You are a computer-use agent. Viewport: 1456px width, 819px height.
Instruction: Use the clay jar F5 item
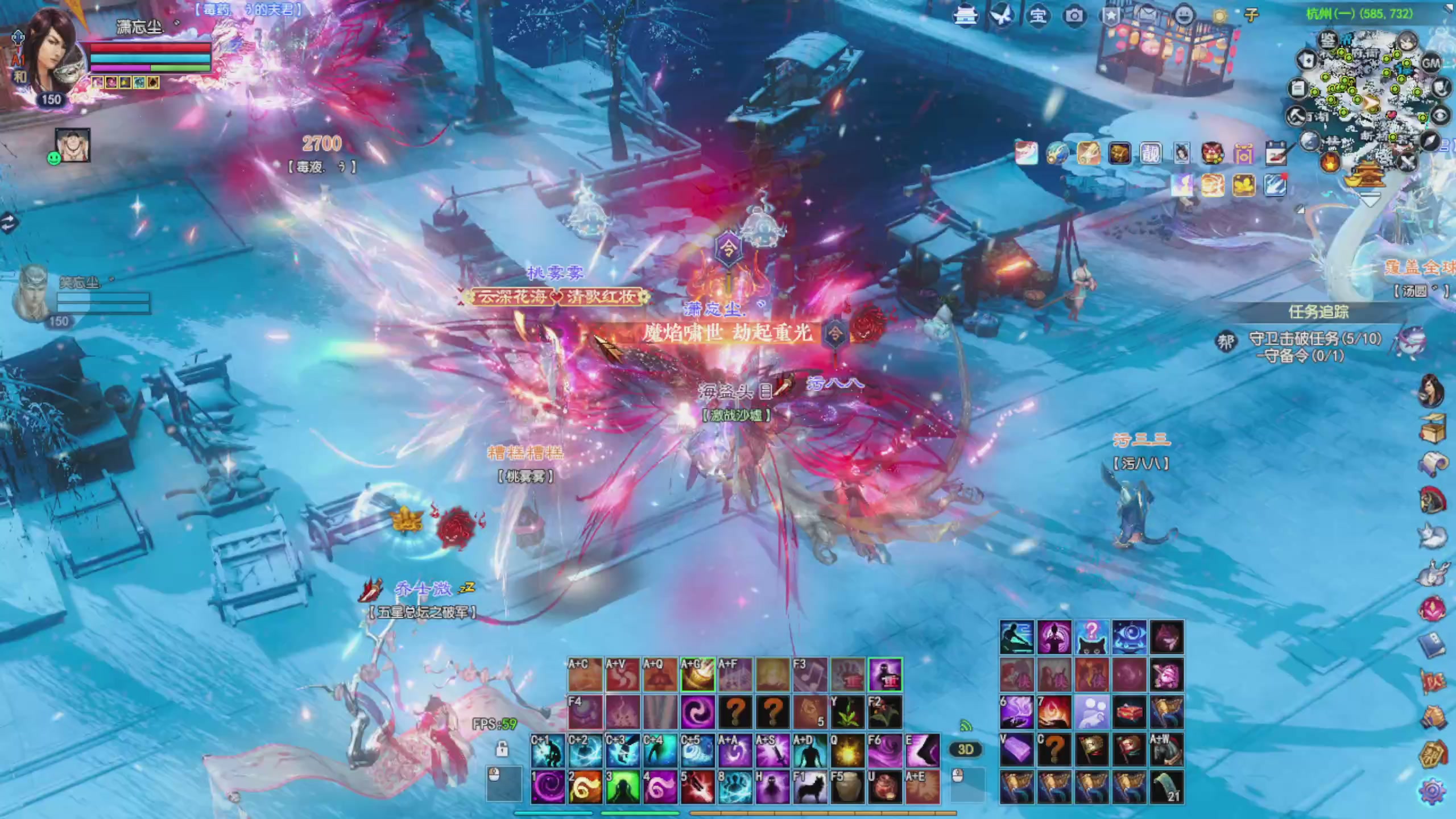[x=847, y=788]
